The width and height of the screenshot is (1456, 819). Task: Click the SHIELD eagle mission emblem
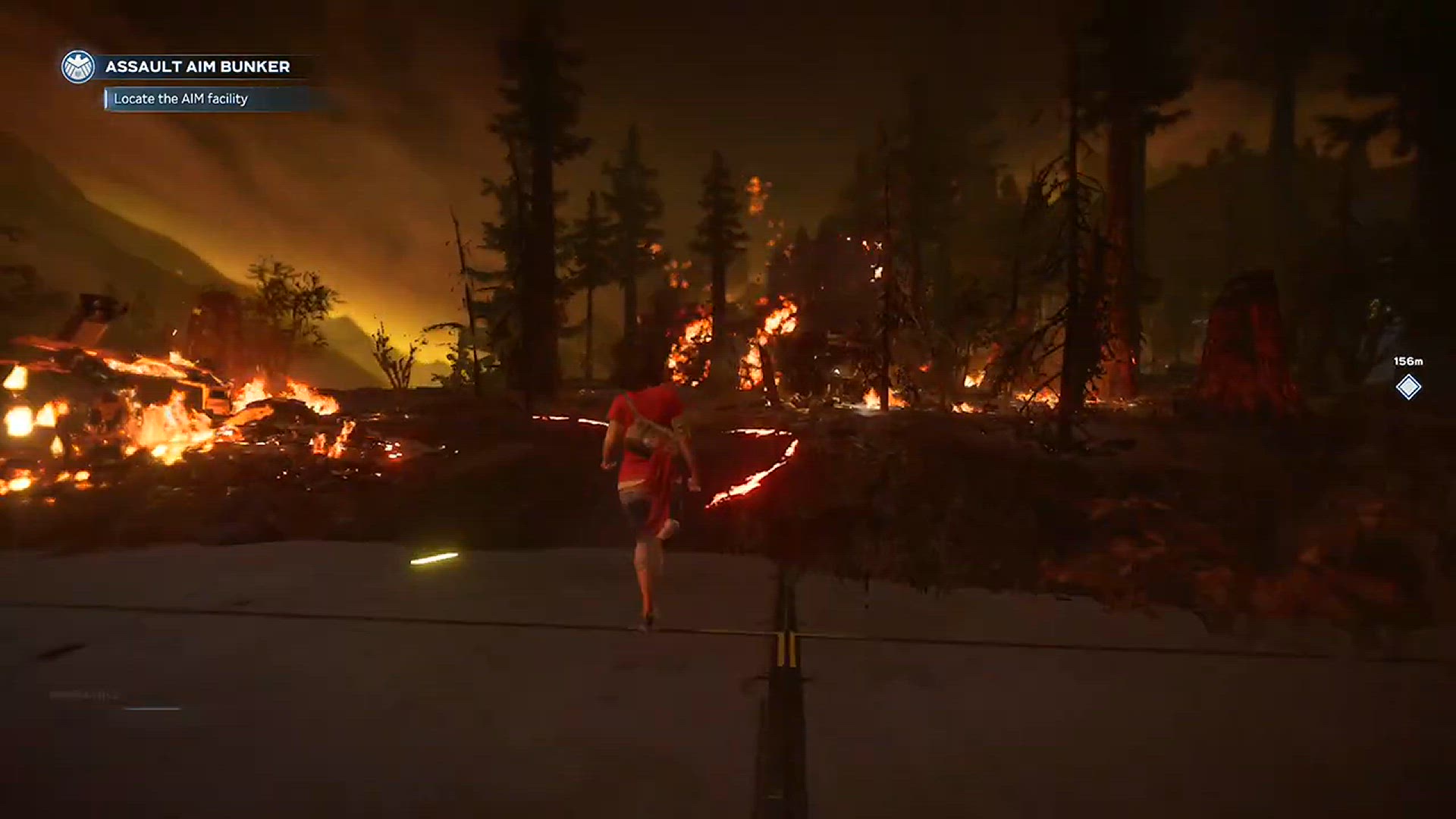point(77,67)
